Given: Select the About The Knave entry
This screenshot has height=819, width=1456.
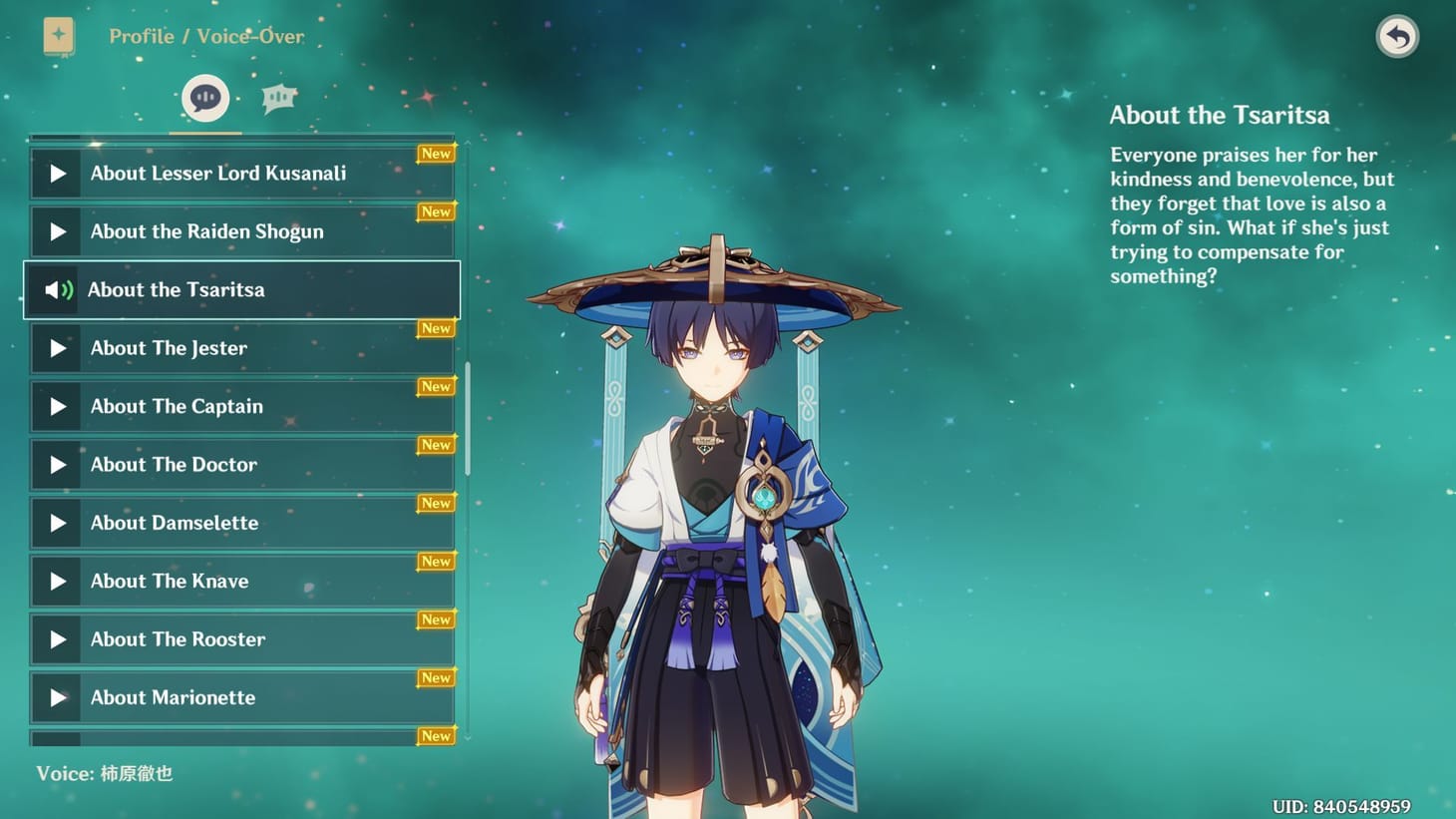Looking at the screenshot, I should (x=239, y=581).
